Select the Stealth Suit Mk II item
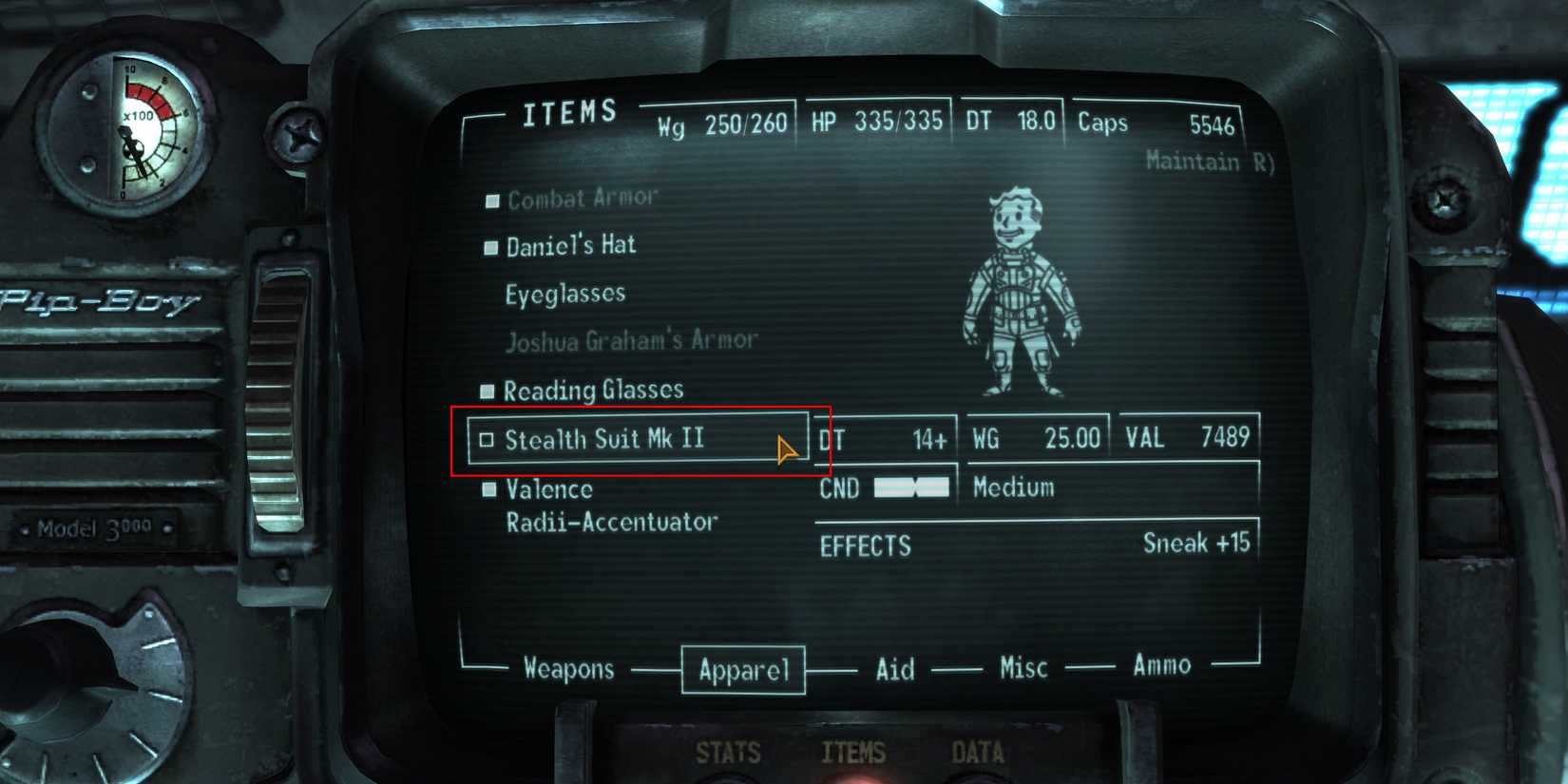Screen dimensions: 1568x784 point(605,439)
